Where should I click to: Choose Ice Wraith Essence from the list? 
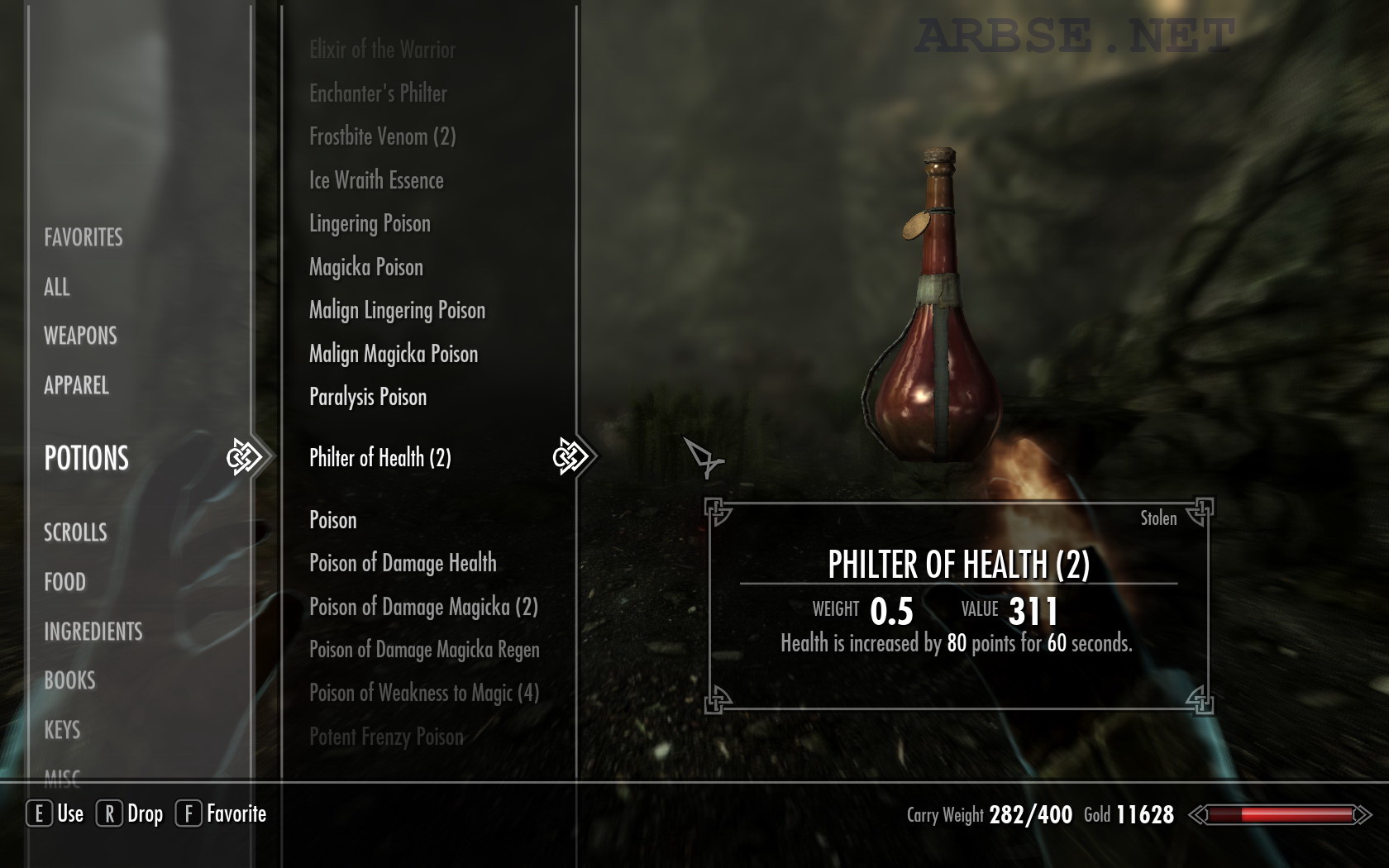click(x=376, y=180)
